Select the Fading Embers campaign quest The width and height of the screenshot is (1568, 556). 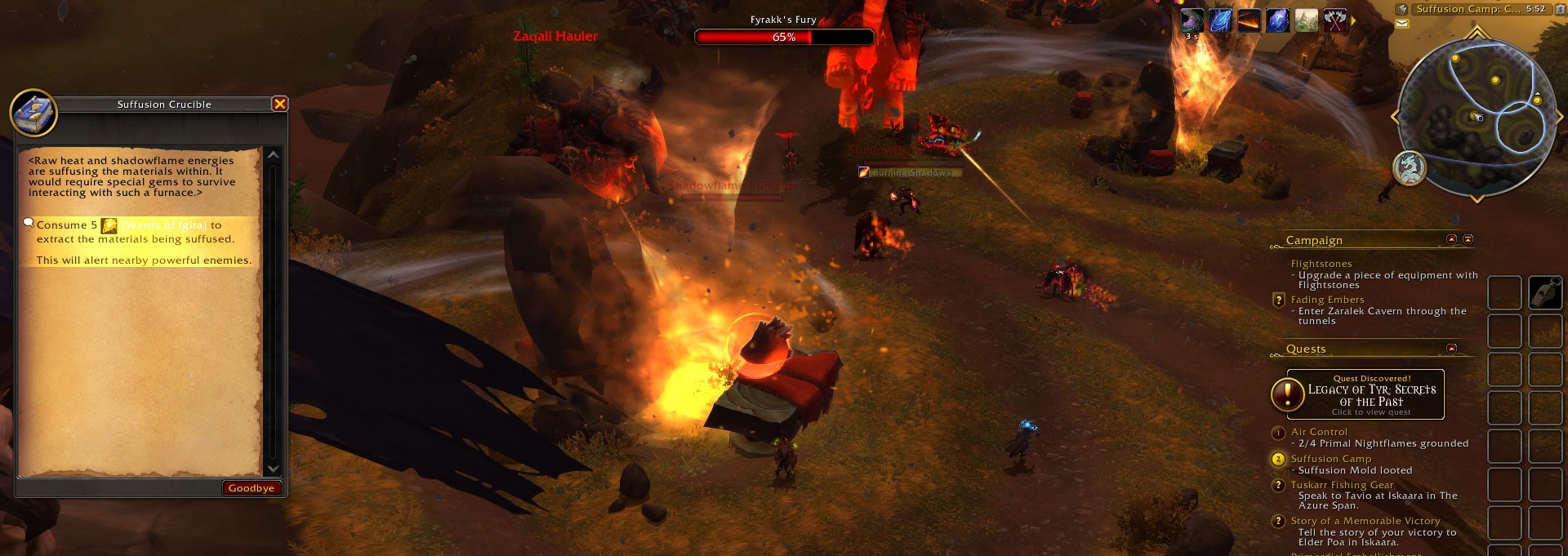tap(1327, 300)
